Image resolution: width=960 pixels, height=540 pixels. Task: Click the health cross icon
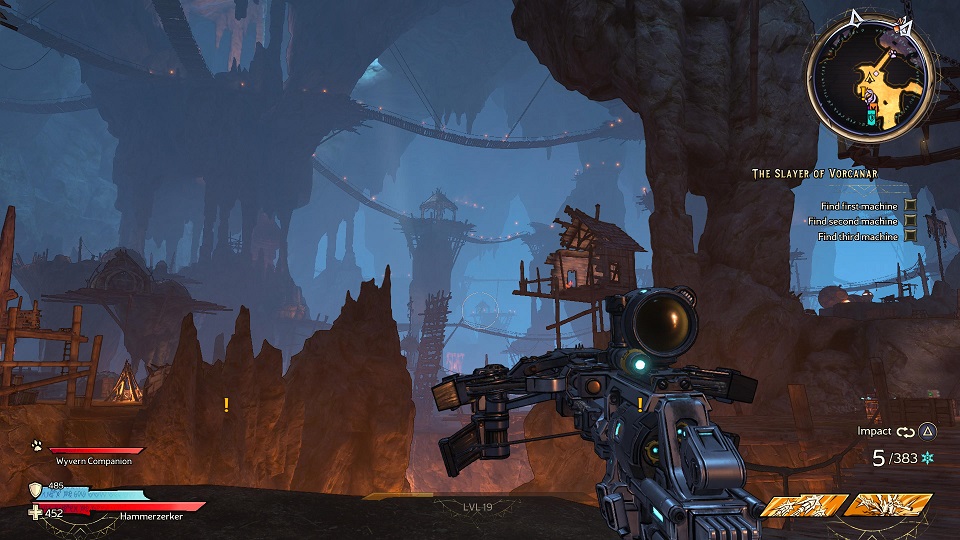[x=36, y=513]
